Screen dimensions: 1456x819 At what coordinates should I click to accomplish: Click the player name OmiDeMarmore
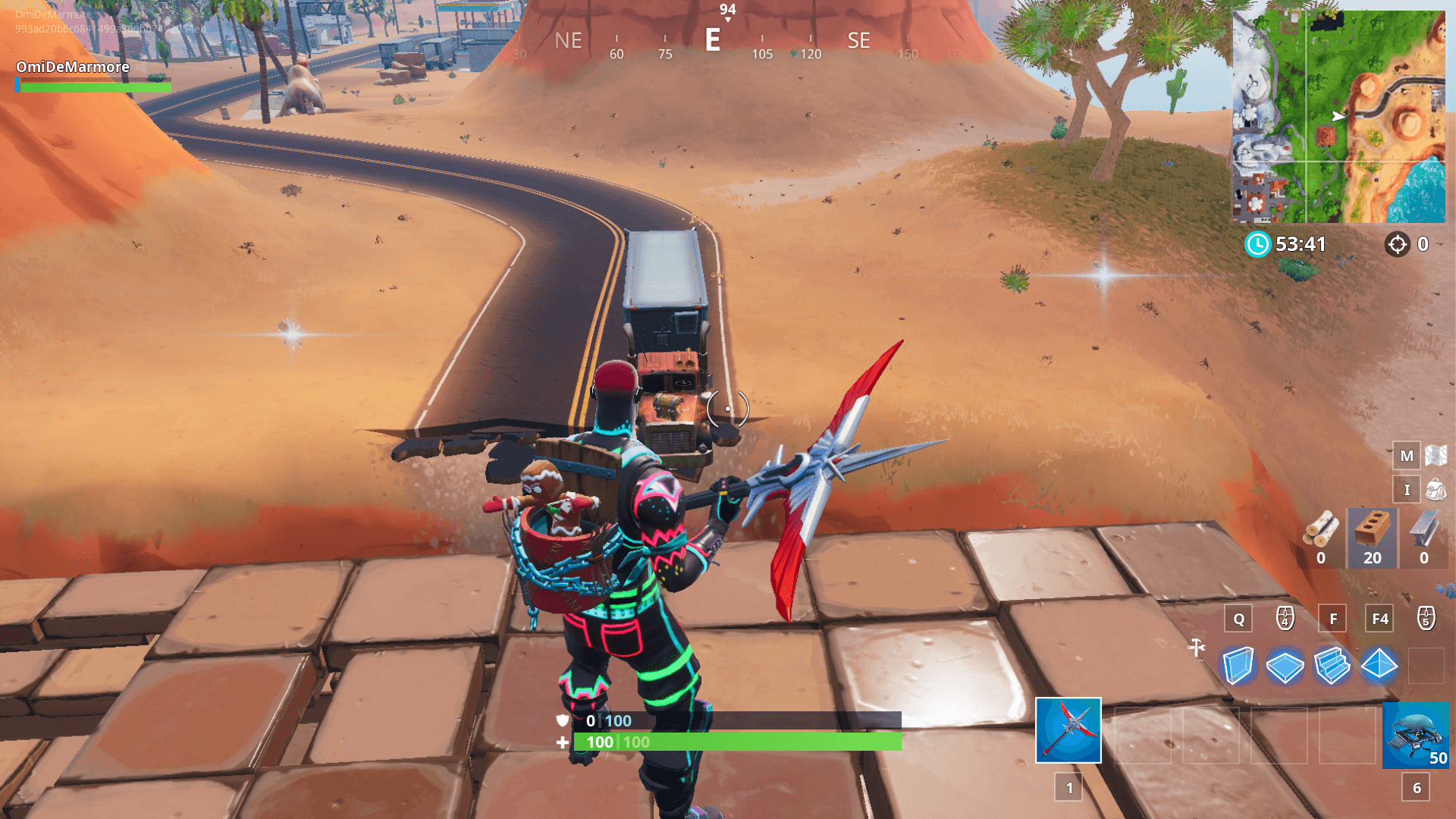pos(72,67)
